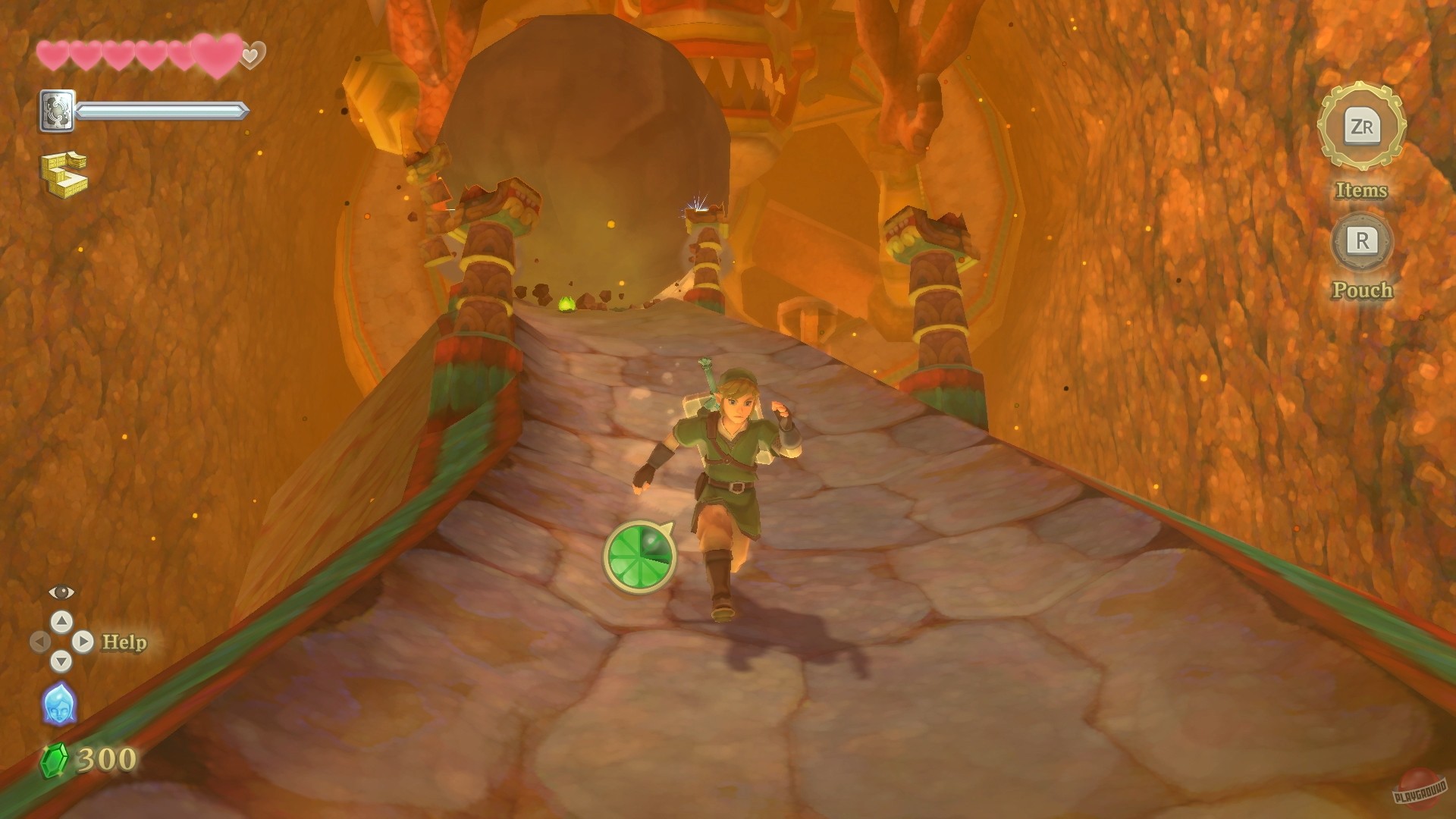
Task: Click the shield durability meter bar
Action: (x=162, y=110)
